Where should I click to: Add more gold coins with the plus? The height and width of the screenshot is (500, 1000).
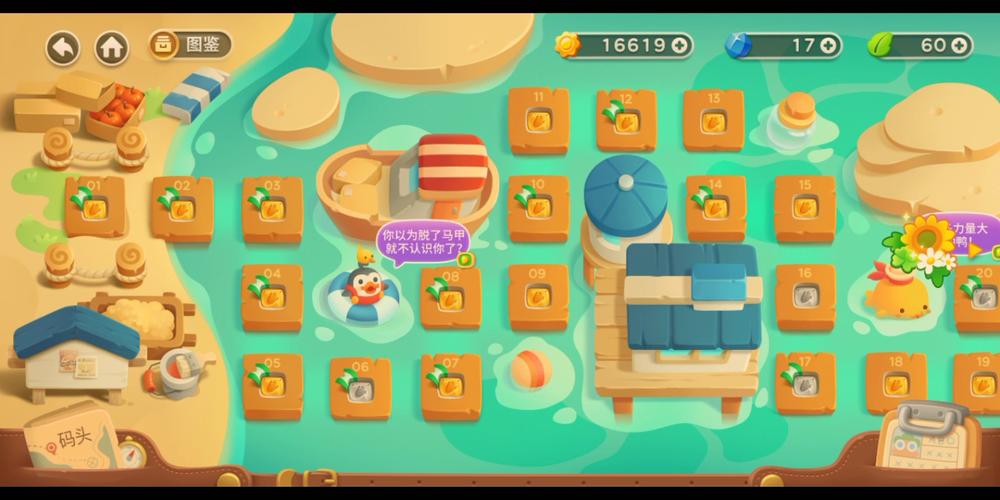coord(680,45)
